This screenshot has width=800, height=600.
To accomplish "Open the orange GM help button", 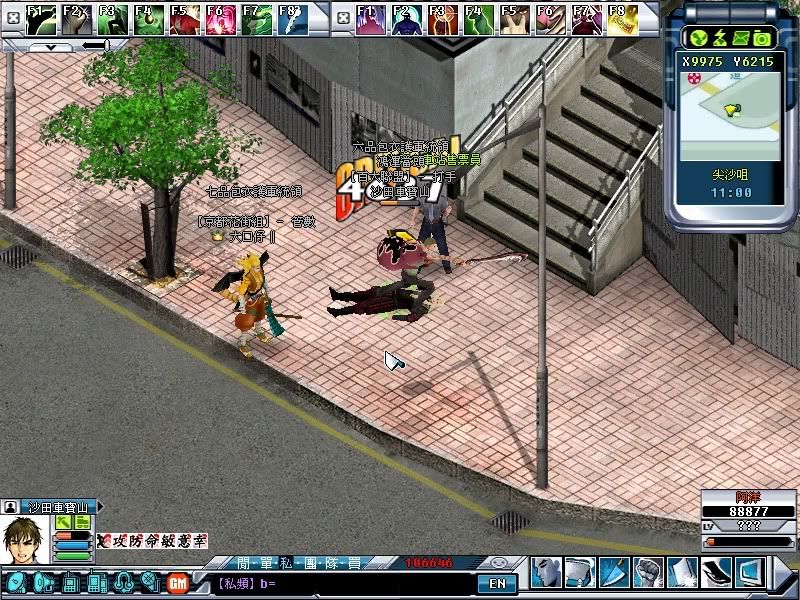I will pos(179,582).
